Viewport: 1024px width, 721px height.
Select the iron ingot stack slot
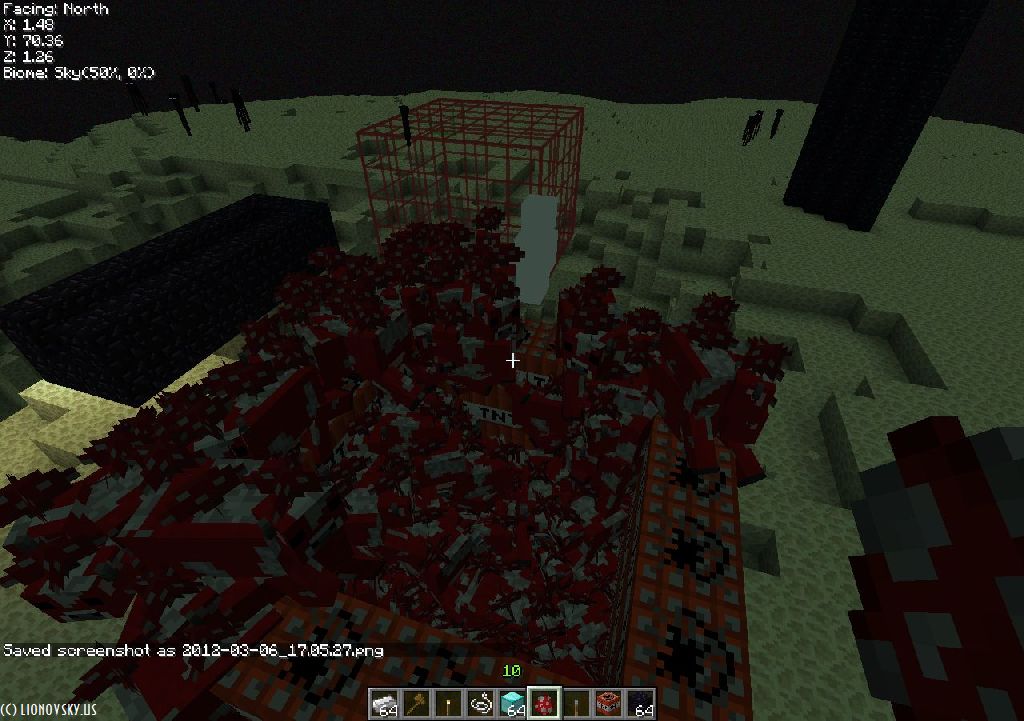tap(384, 704)
